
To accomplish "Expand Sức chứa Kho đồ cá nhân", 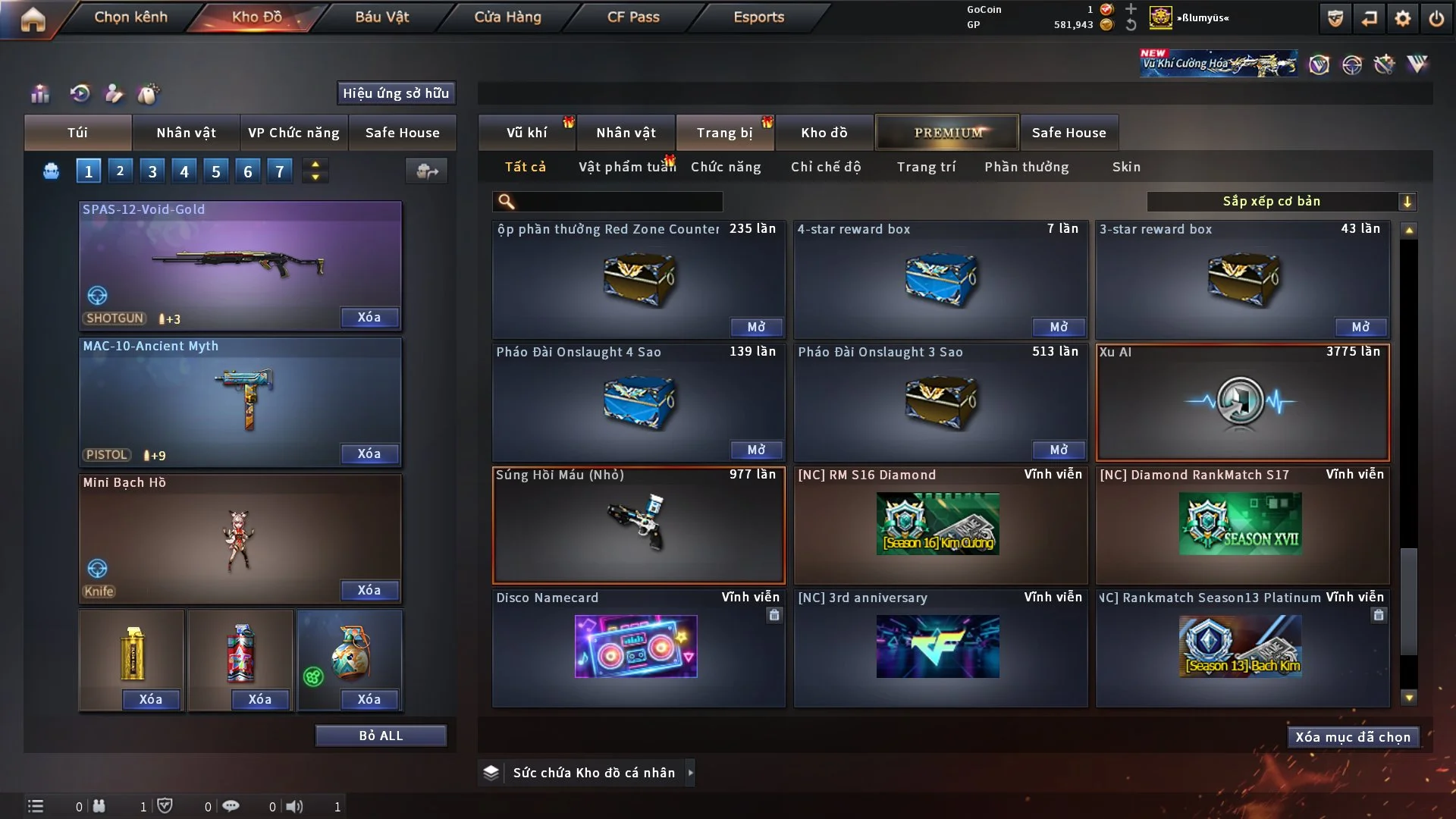I will [x=690, y=773].
